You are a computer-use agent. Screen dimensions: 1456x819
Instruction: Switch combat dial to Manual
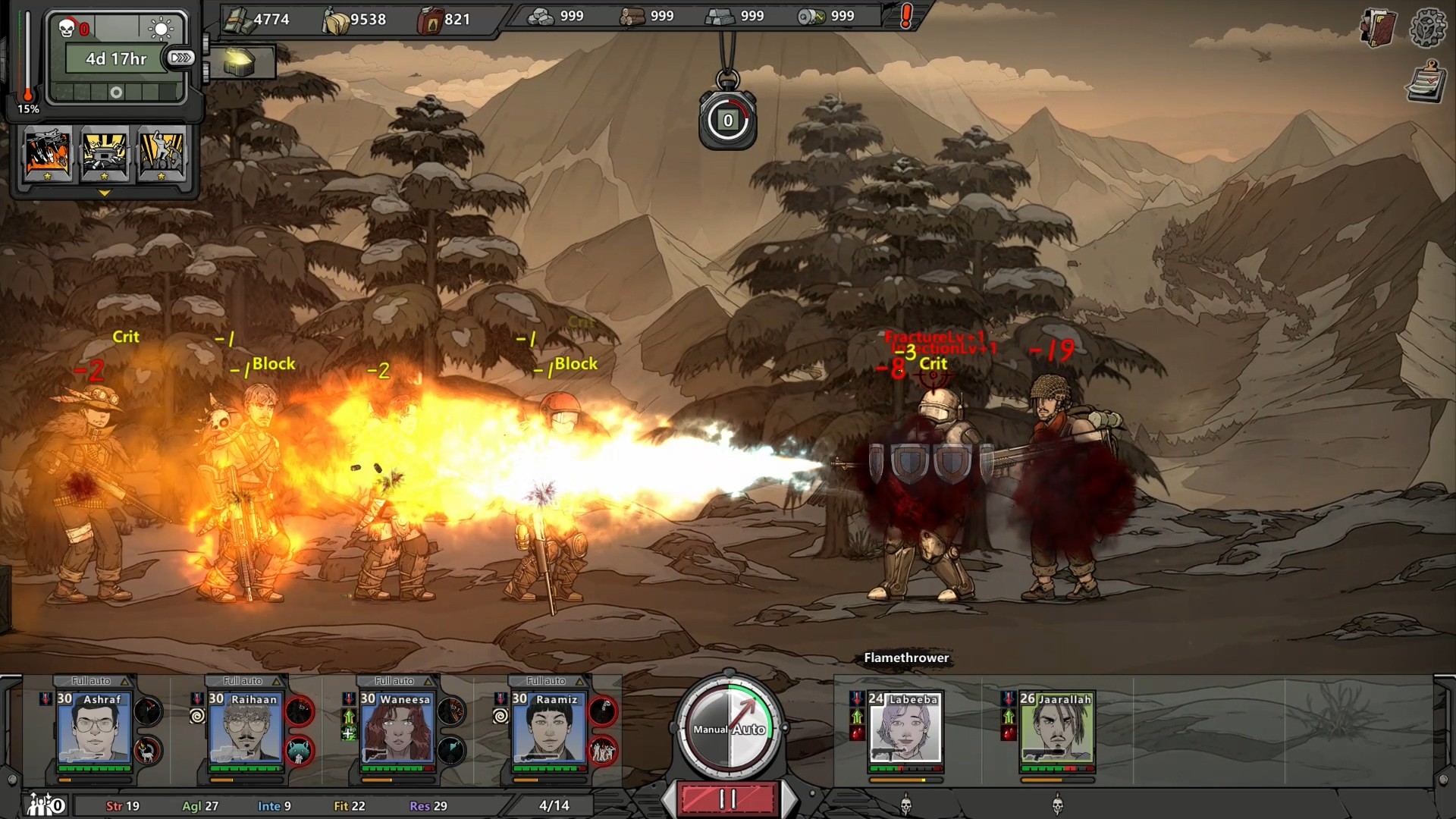710,730
